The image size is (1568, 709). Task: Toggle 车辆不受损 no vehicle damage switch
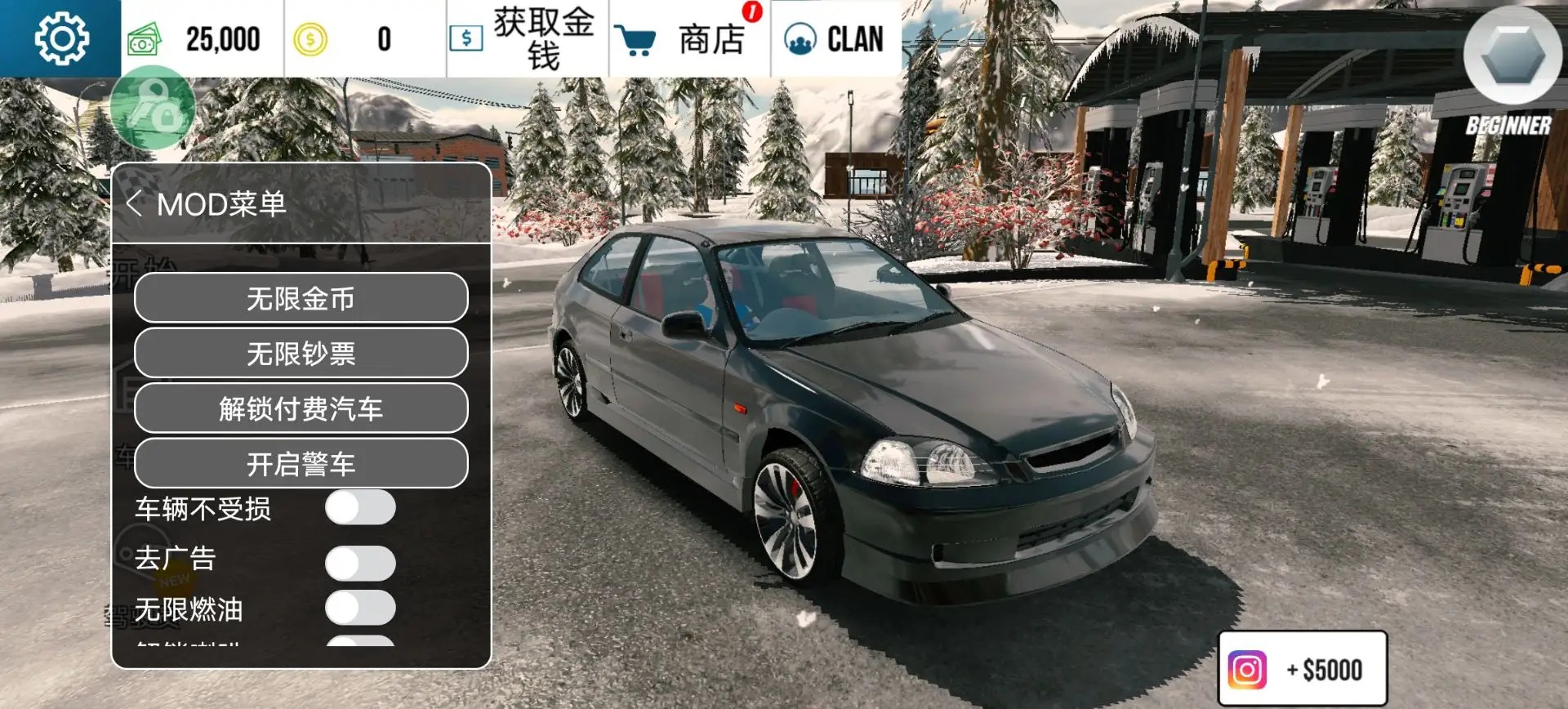pos(360,507)
